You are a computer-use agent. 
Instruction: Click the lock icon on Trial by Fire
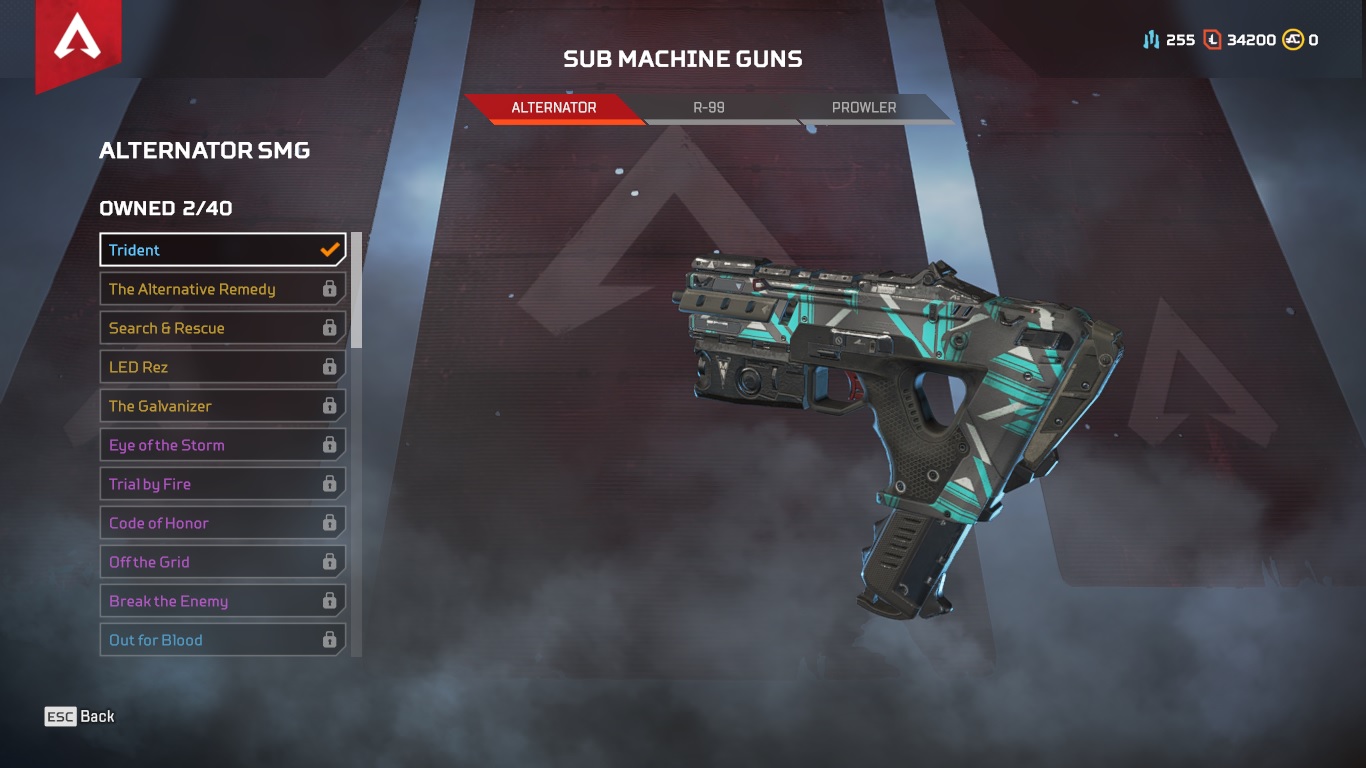(x=330, y=484)
